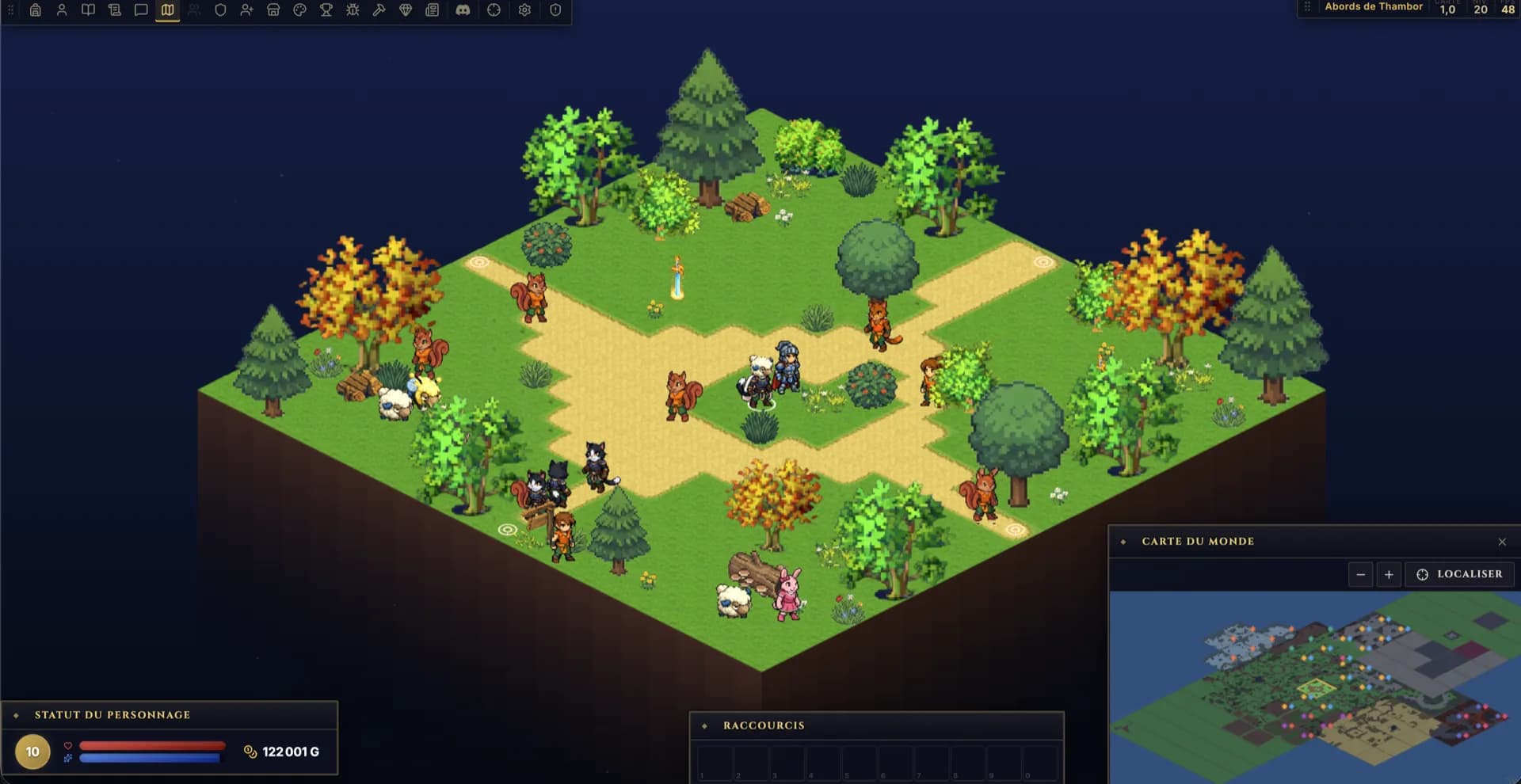
Task: Open the bug icon in toolbar
Action: tap(353, 10)
